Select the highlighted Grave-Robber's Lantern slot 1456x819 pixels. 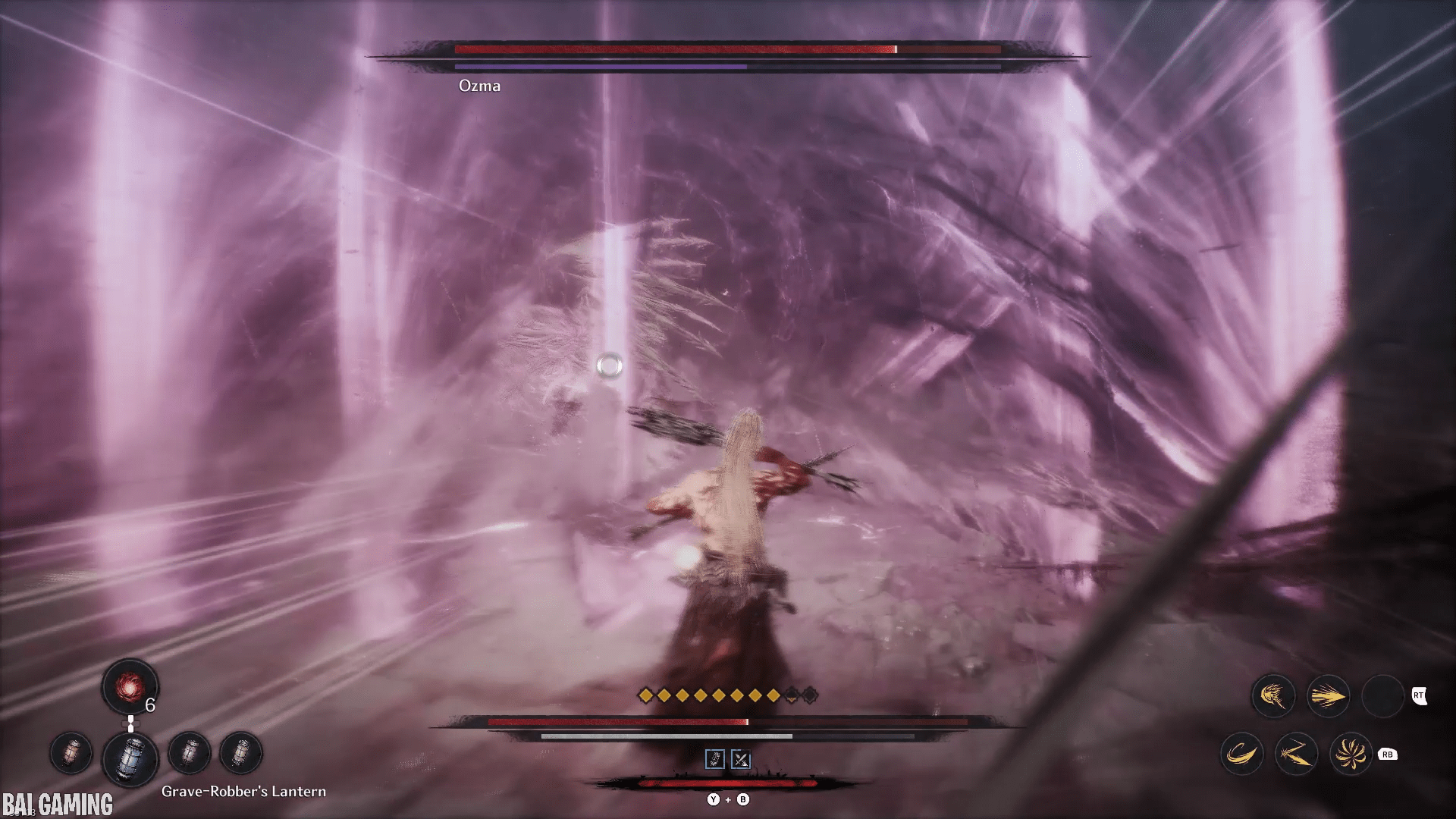tap(130, 758)
